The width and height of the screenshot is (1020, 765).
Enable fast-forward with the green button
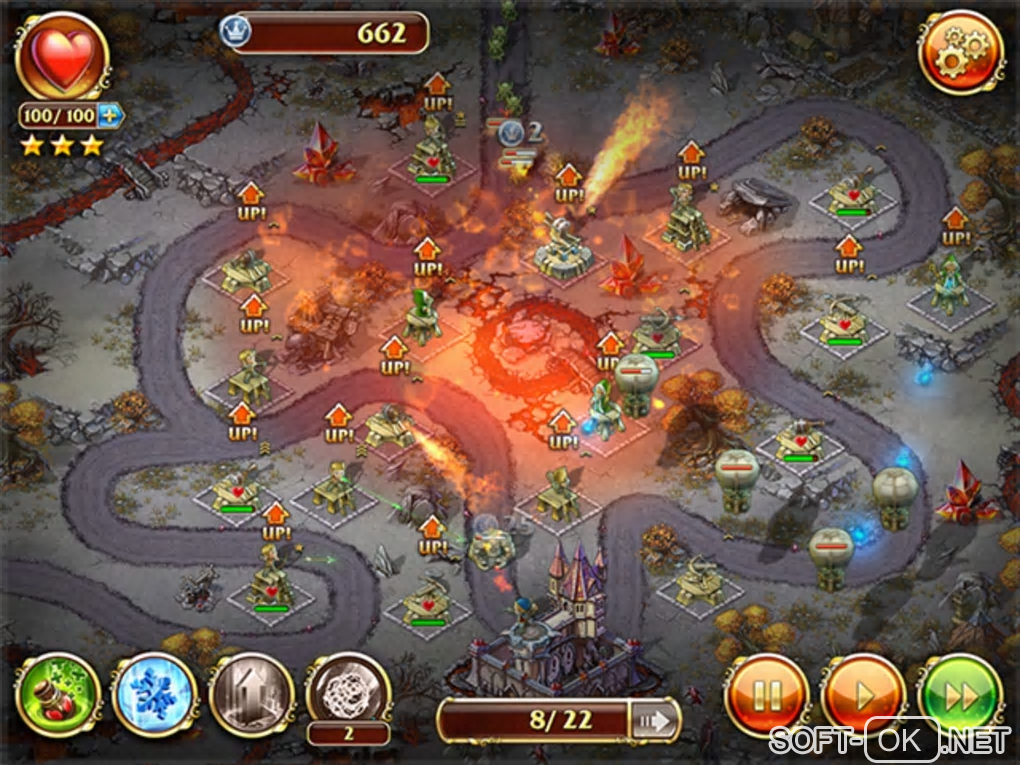pos(960,694)
